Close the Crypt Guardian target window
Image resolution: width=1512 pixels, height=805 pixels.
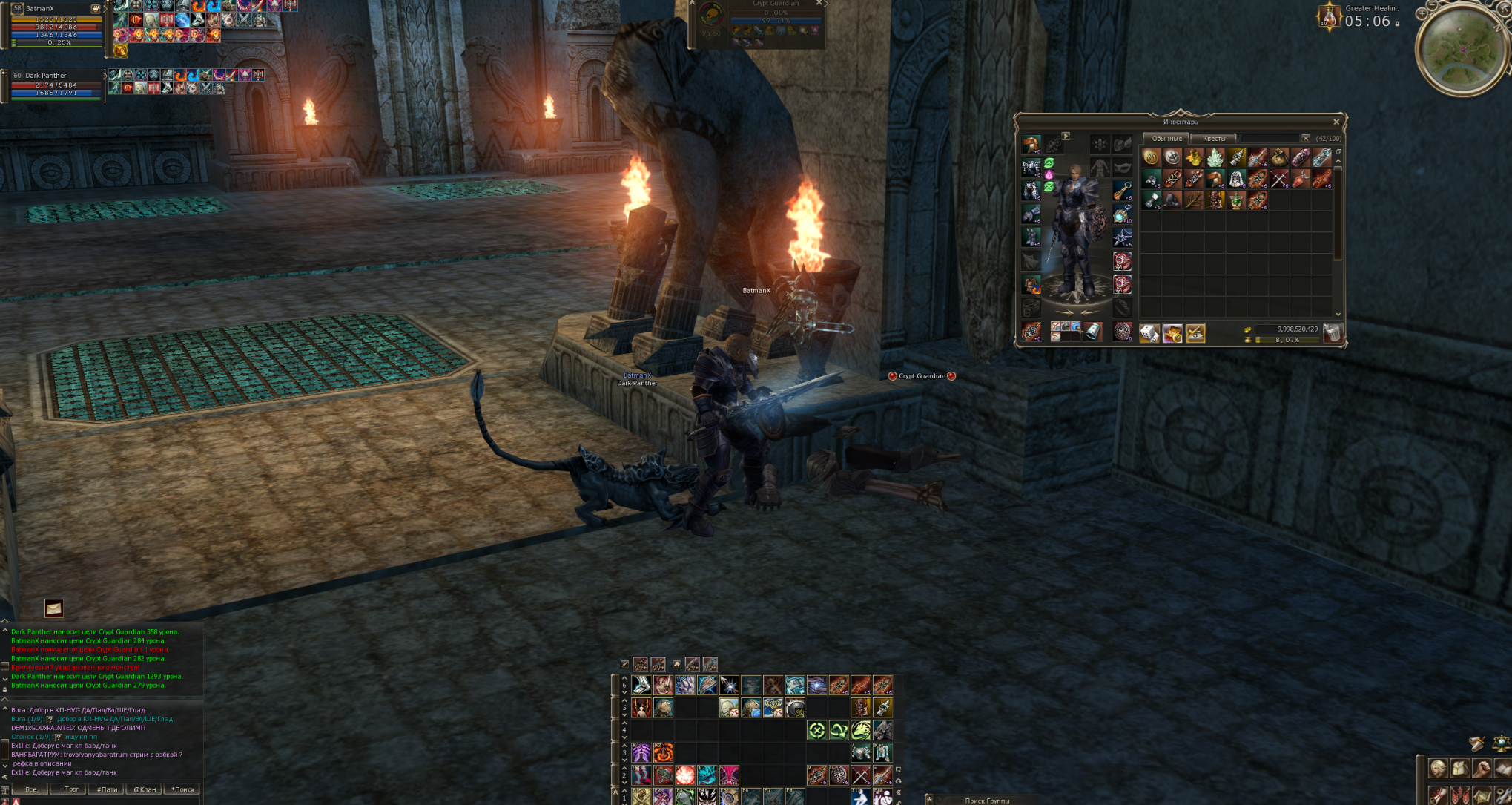tap(819, 3)
